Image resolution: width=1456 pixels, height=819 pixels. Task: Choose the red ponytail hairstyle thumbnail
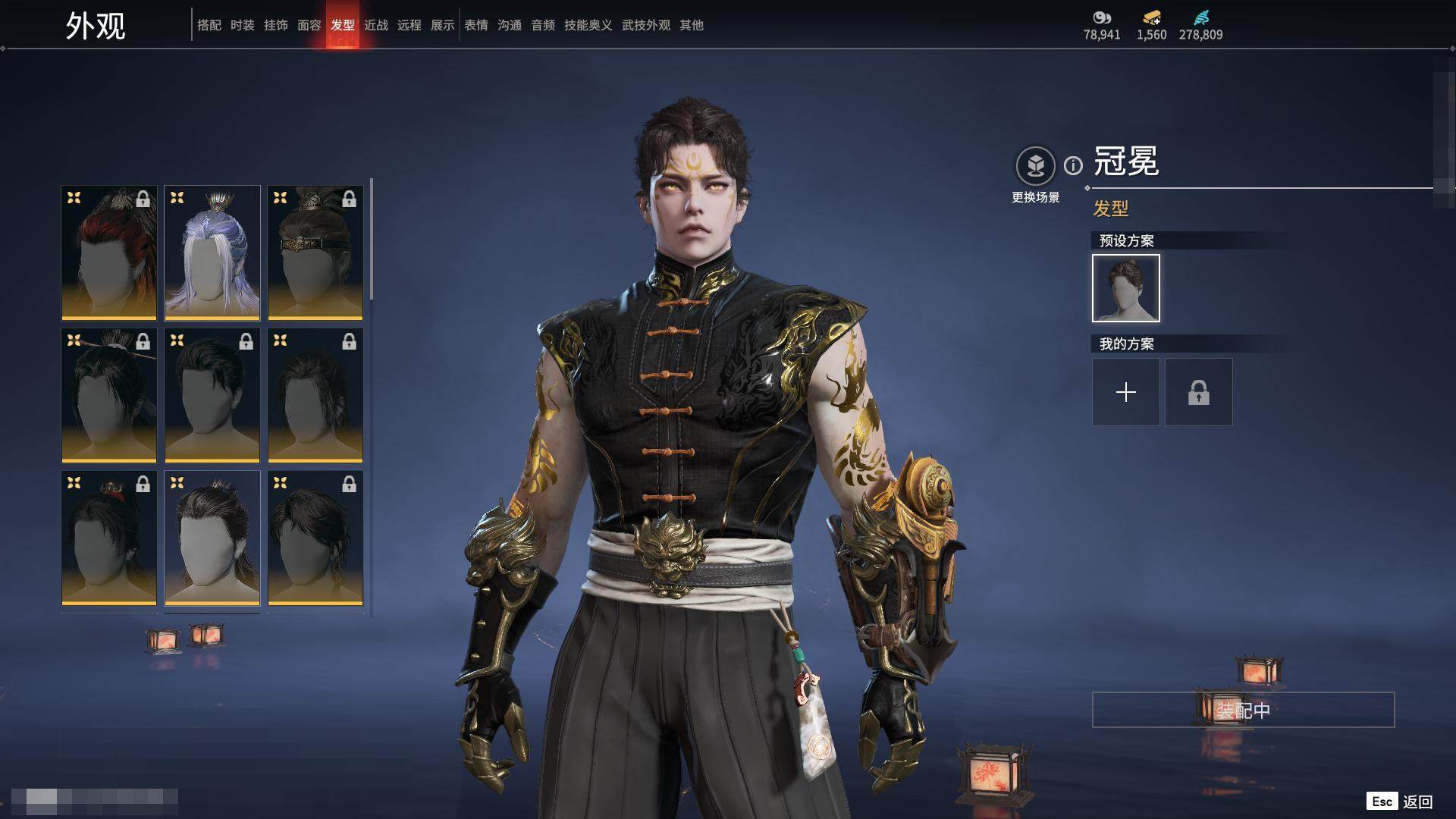(109, 253)
